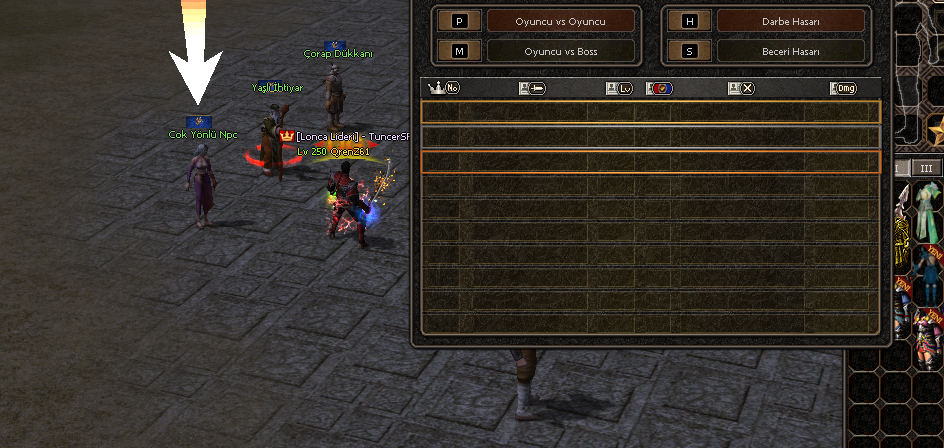Select the Oyuncu vs Boss filter
This screenshot has width=944, height=448.
[x=561, y=50]
